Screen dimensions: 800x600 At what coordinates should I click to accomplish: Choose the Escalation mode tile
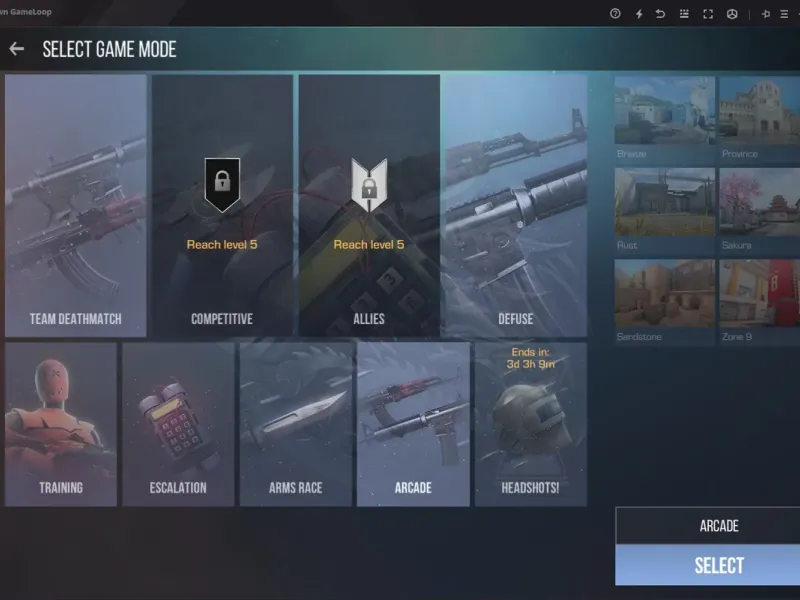(x=178, y=424)
